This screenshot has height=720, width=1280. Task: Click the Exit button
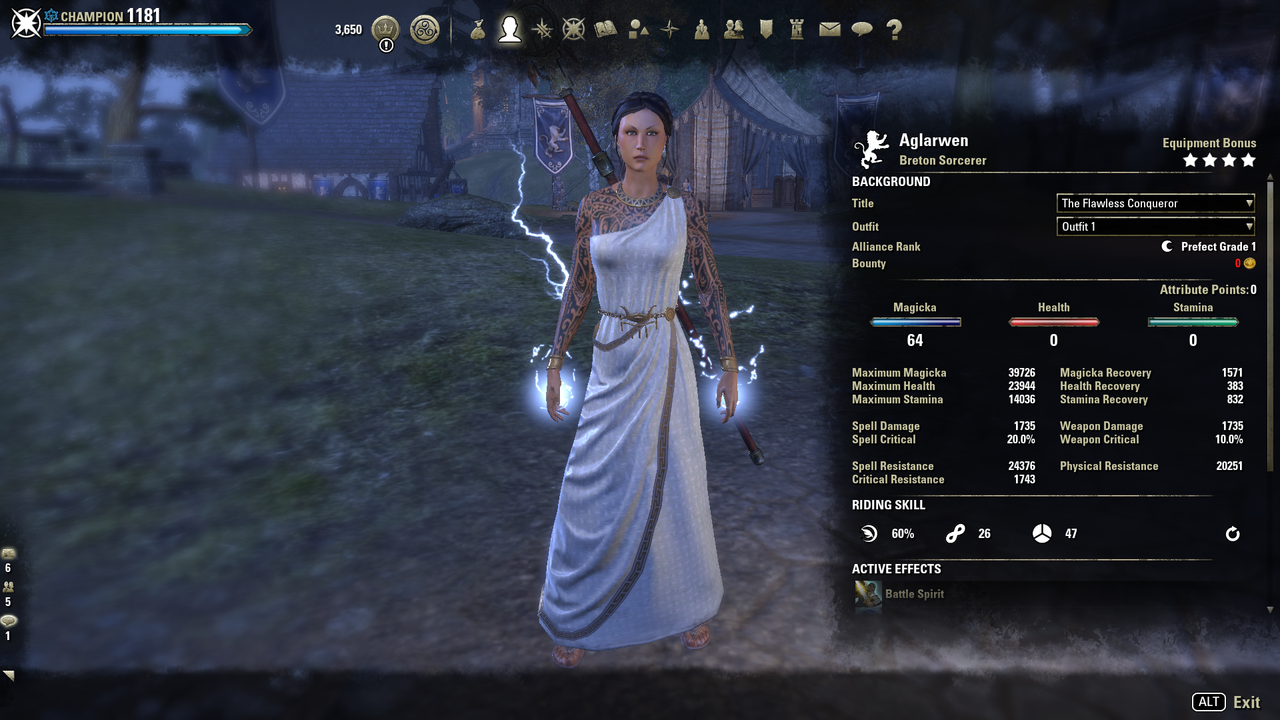click(x=1246, y=702)
